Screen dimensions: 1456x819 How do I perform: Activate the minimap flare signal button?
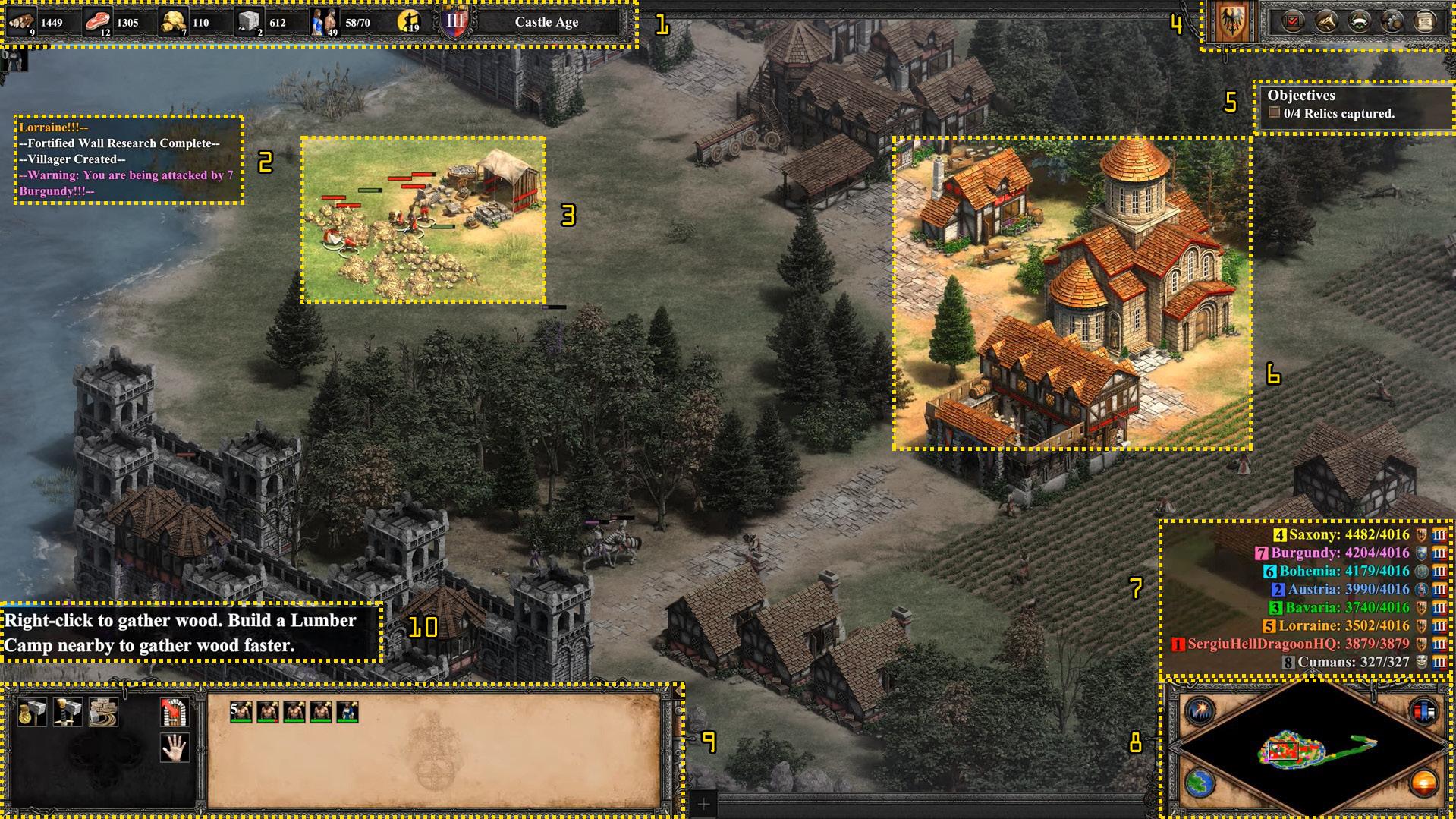[1200, 711]
